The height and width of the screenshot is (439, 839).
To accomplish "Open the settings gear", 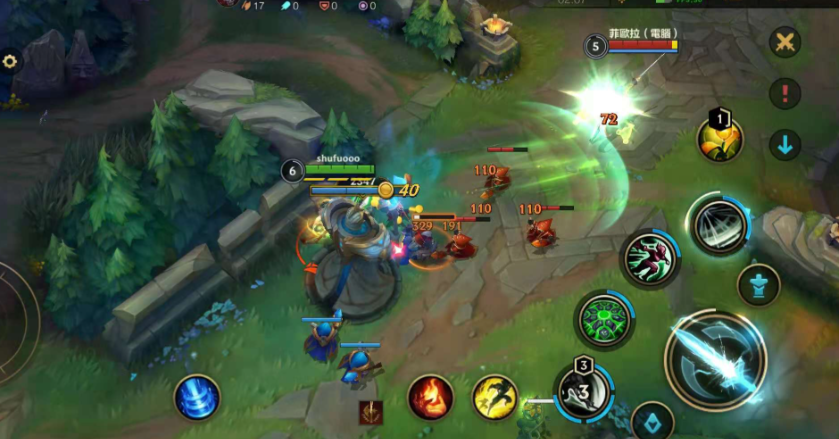I will click(x=10, y=61).
